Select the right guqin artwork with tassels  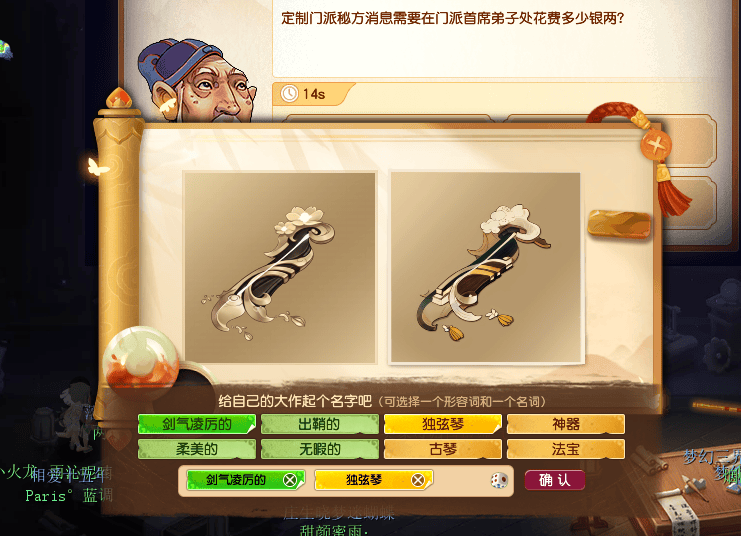(485, 267)
